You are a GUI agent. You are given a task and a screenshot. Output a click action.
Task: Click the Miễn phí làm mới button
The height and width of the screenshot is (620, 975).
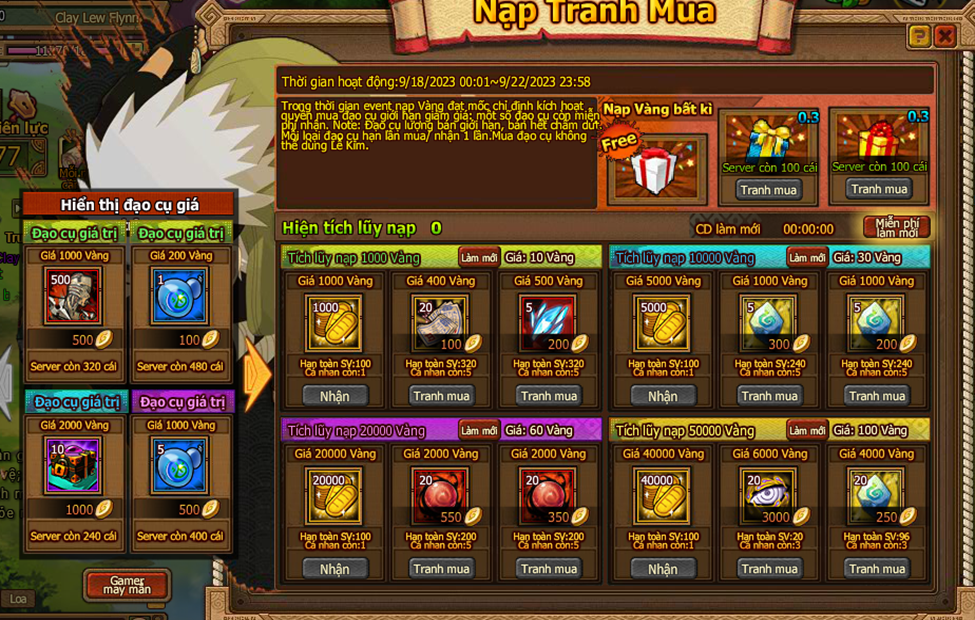pos(896,227)
